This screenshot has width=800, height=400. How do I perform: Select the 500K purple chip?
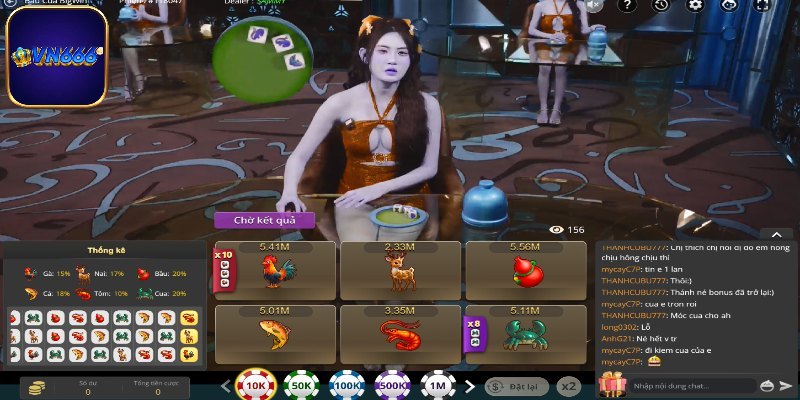(x=392, y=386)
